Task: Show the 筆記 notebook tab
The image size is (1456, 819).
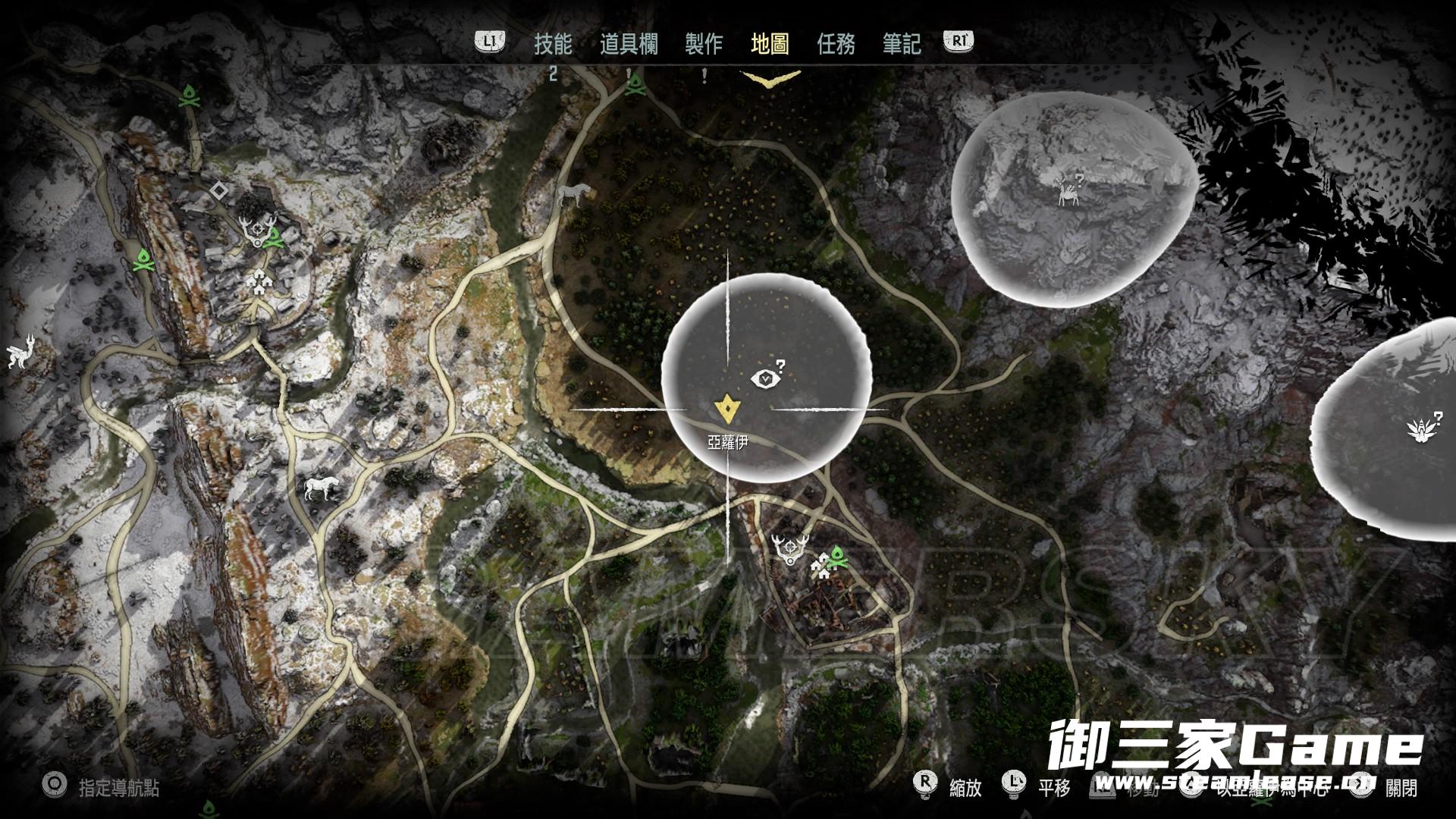Action: (x=902, y=44)
